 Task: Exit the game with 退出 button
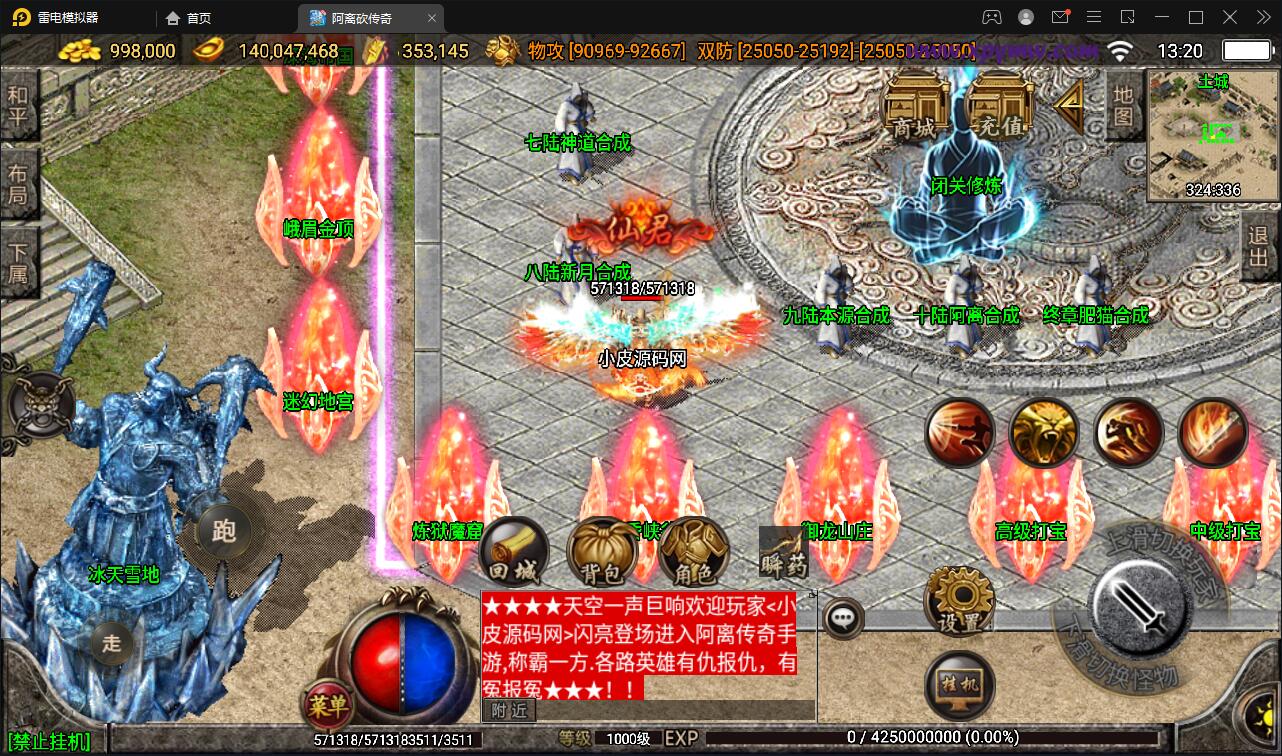1259,251
